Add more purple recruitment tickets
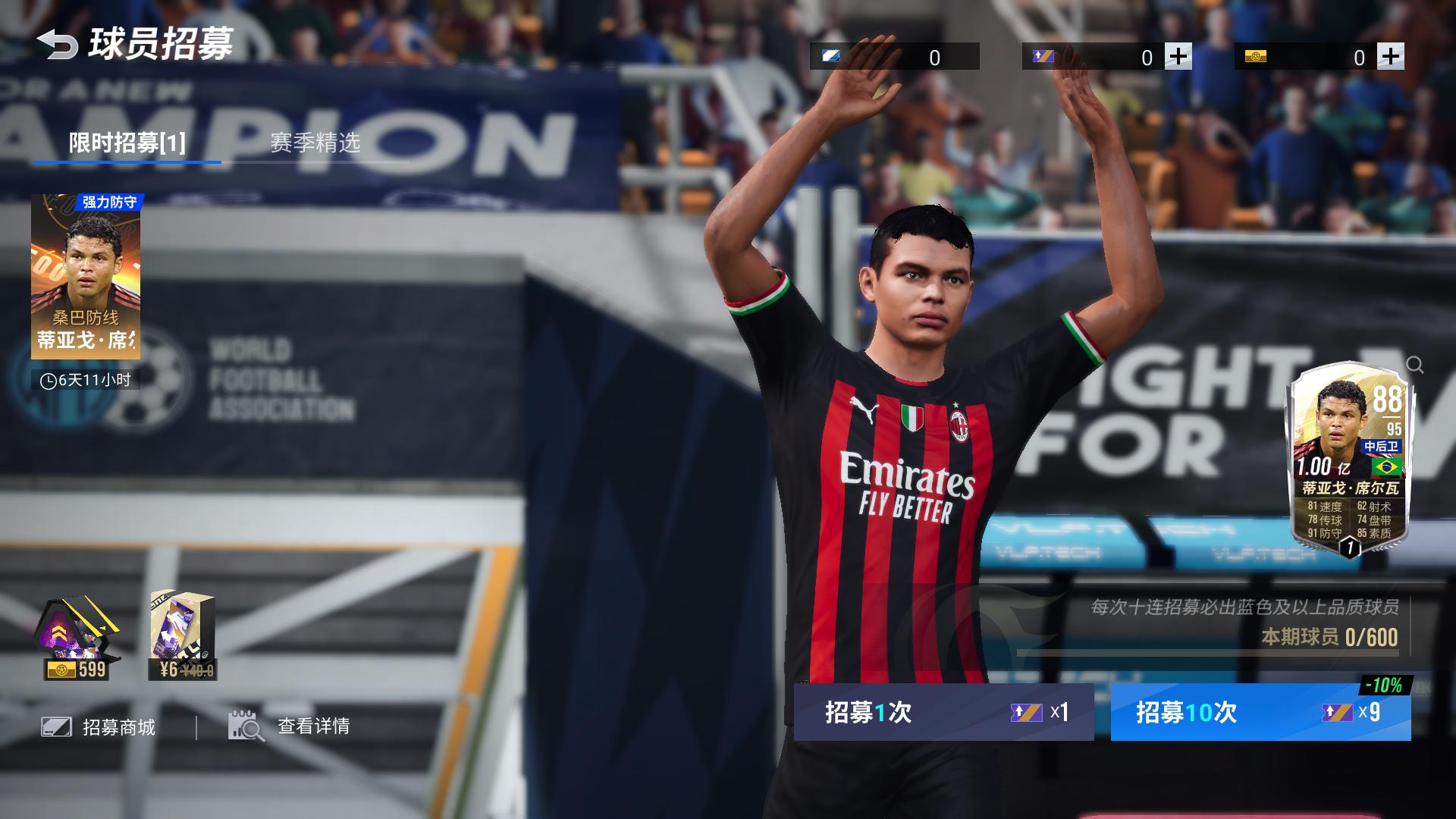This screenshot has width=1456, height=819. [x=1178, y=57]
